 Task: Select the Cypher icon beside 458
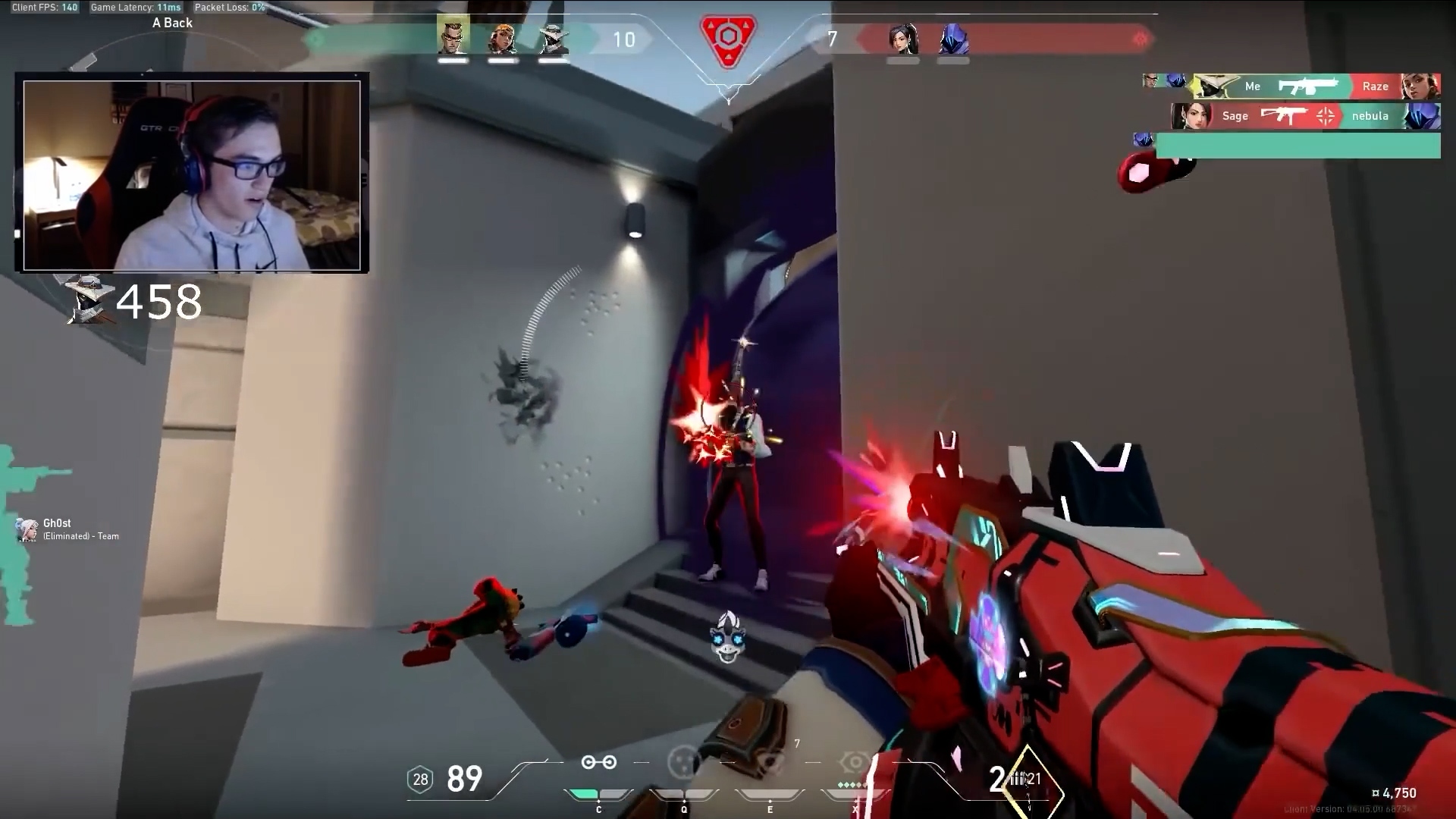coord(89,300)
